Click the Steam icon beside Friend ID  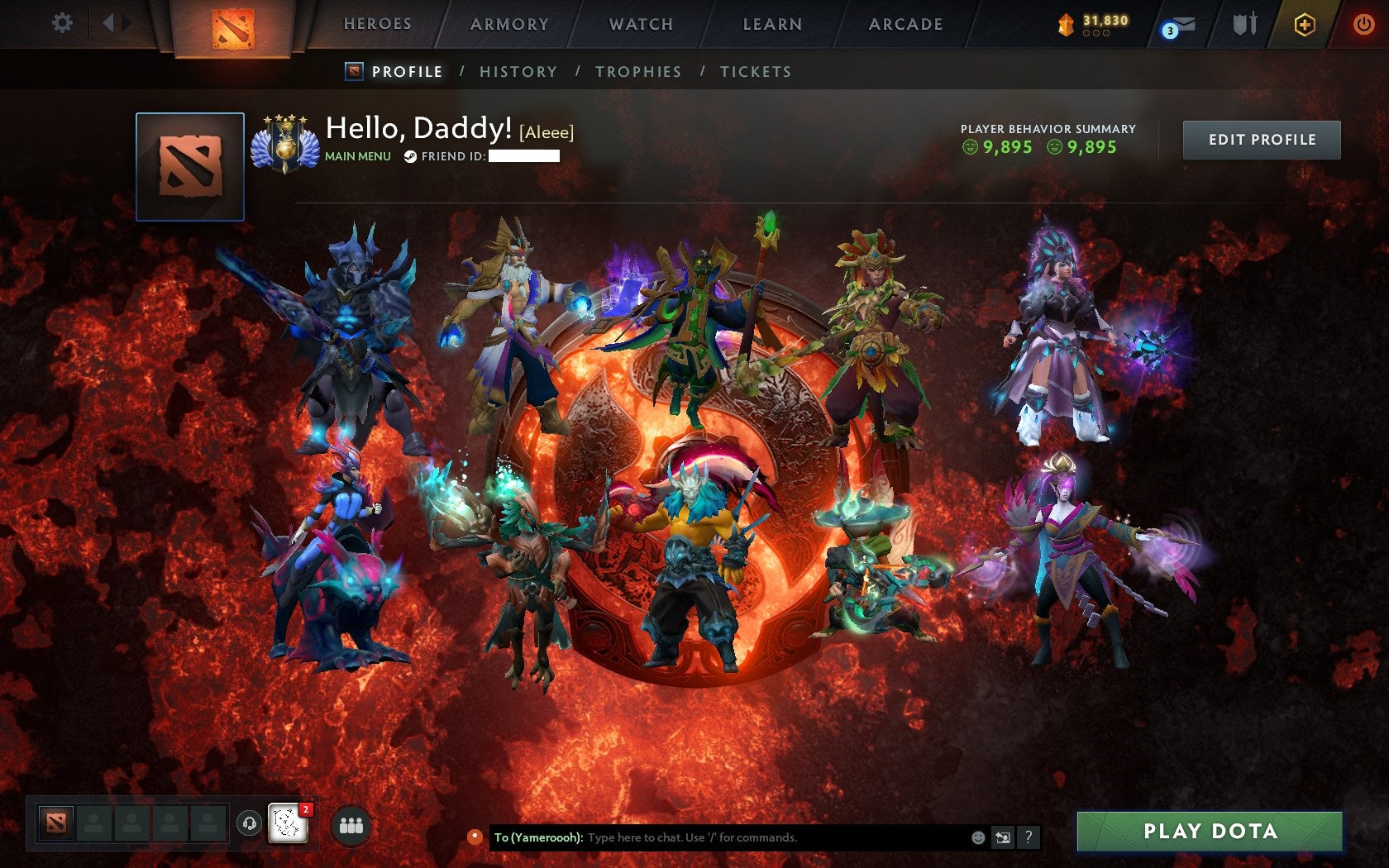pyautogui.click(x=409, y=154)
